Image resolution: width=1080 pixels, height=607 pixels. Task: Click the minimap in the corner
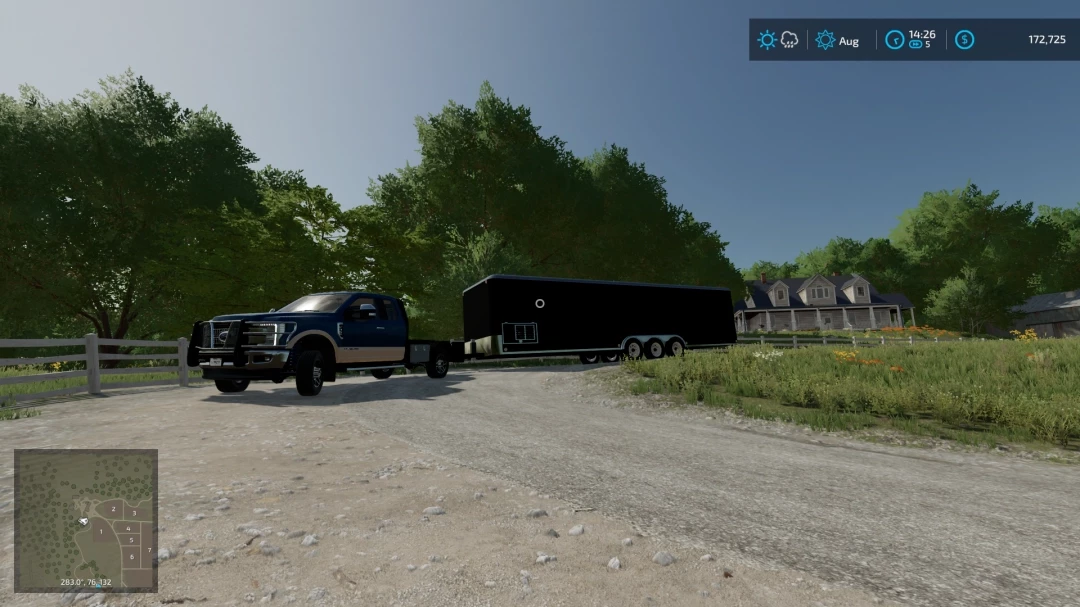coord(85,520)
